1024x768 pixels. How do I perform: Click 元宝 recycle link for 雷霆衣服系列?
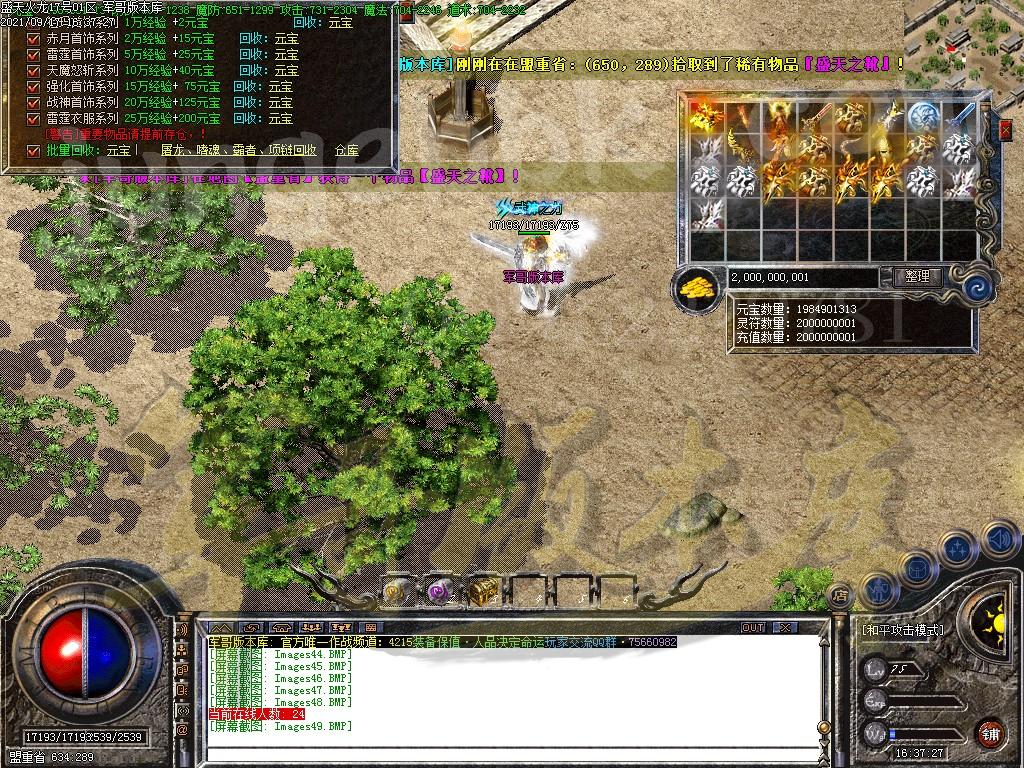[x=279, y=119]
